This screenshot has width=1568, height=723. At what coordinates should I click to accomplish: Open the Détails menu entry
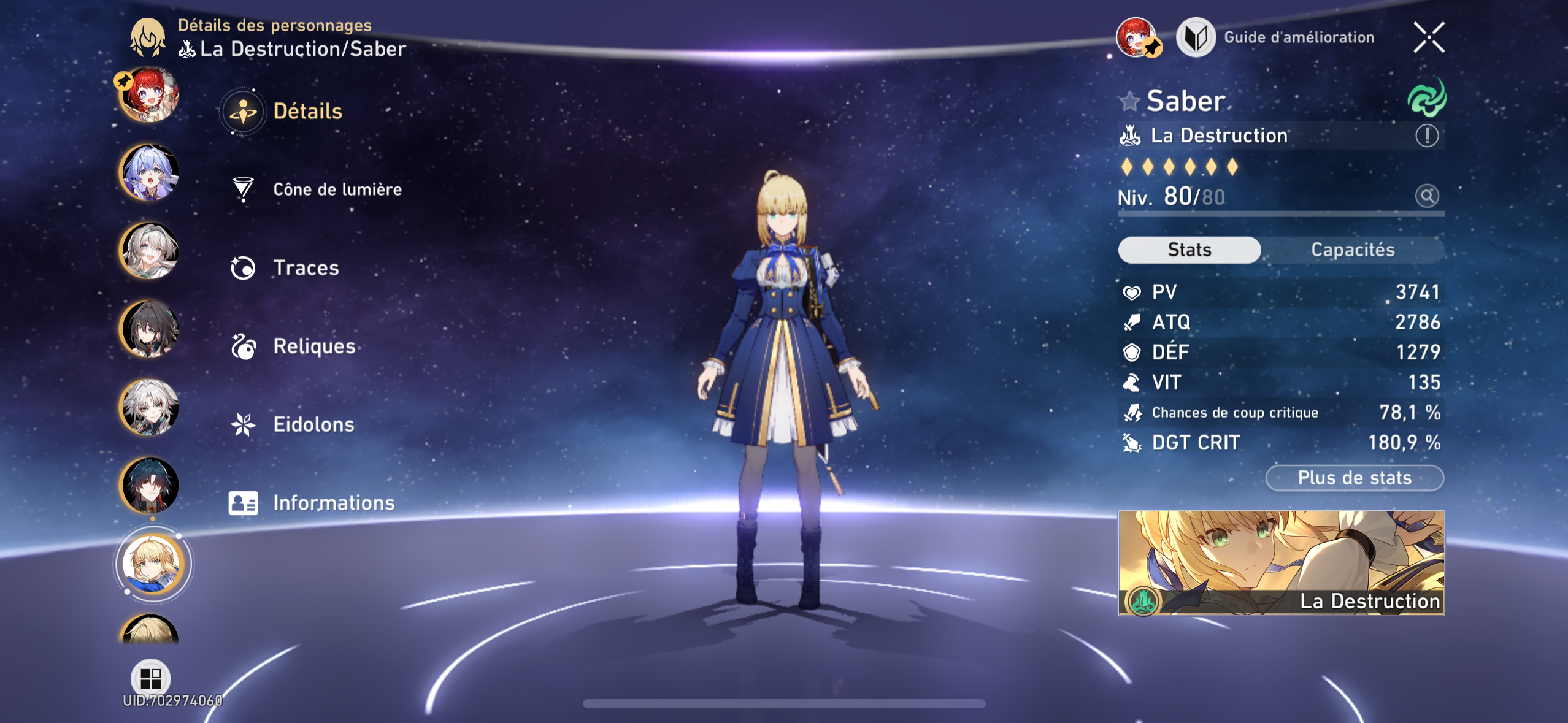[x=307, y=112]
